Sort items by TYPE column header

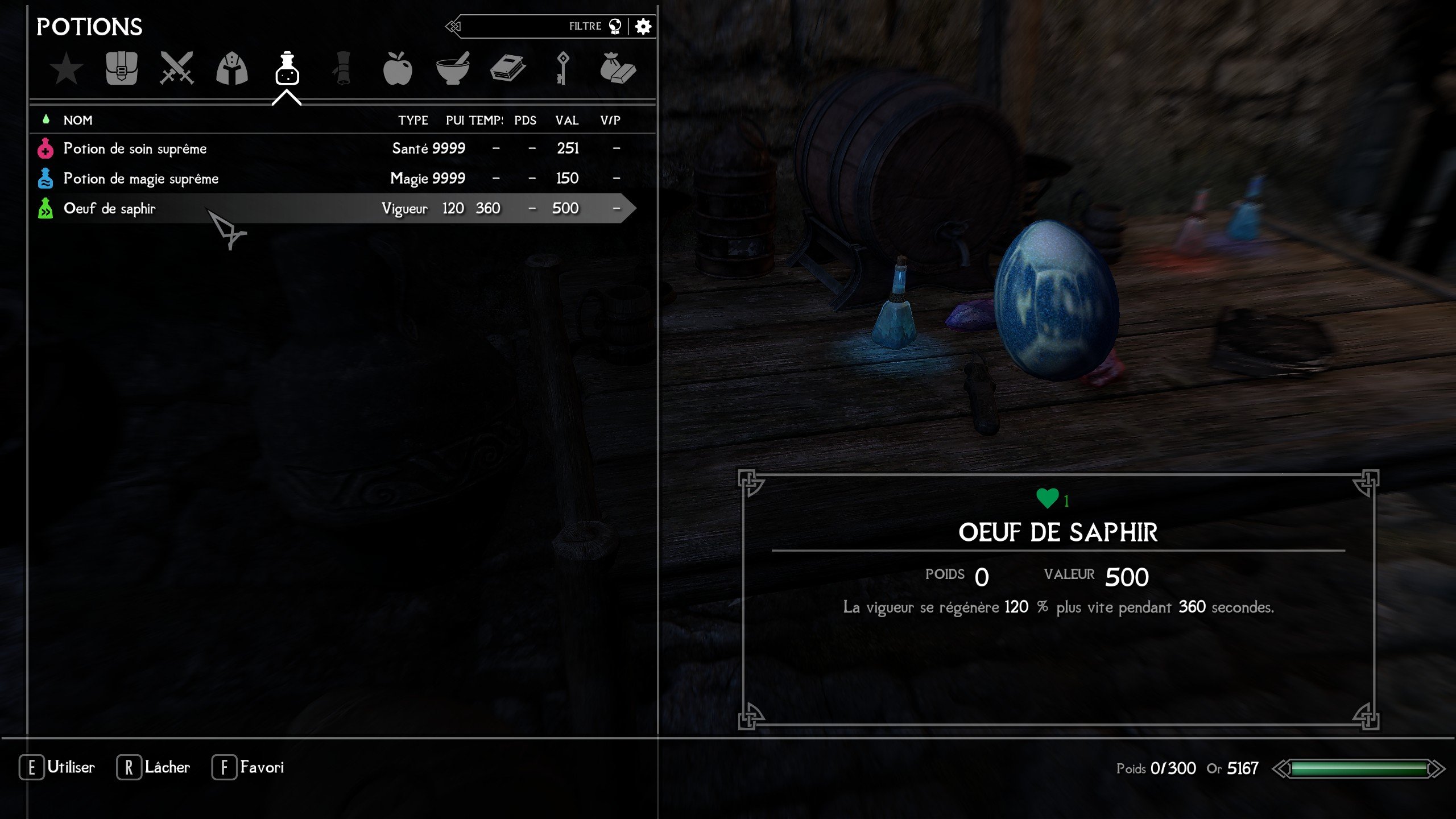[x=413, y=120]
